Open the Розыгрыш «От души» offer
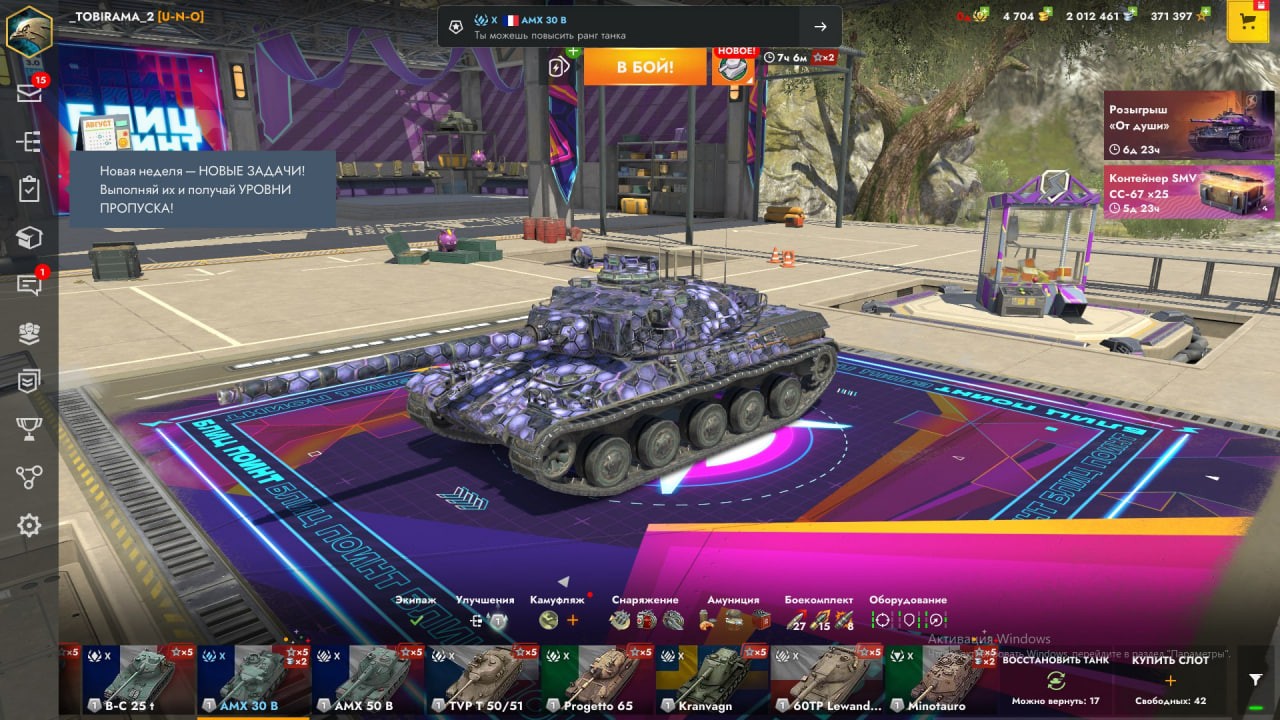Screen dimensions: 1280x720 1188,126
